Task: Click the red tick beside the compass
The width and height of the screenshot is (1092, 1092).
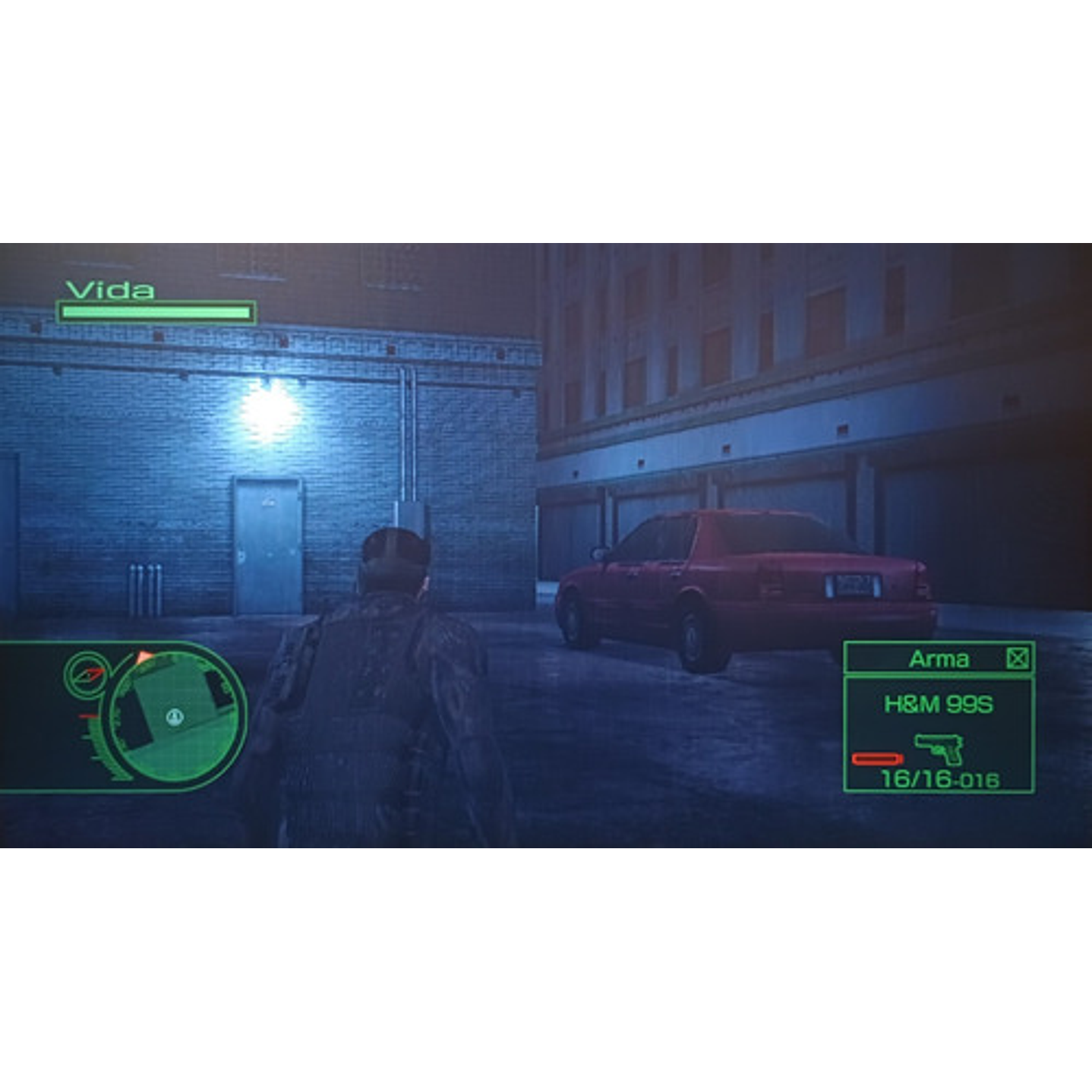Action: (88, 715)
